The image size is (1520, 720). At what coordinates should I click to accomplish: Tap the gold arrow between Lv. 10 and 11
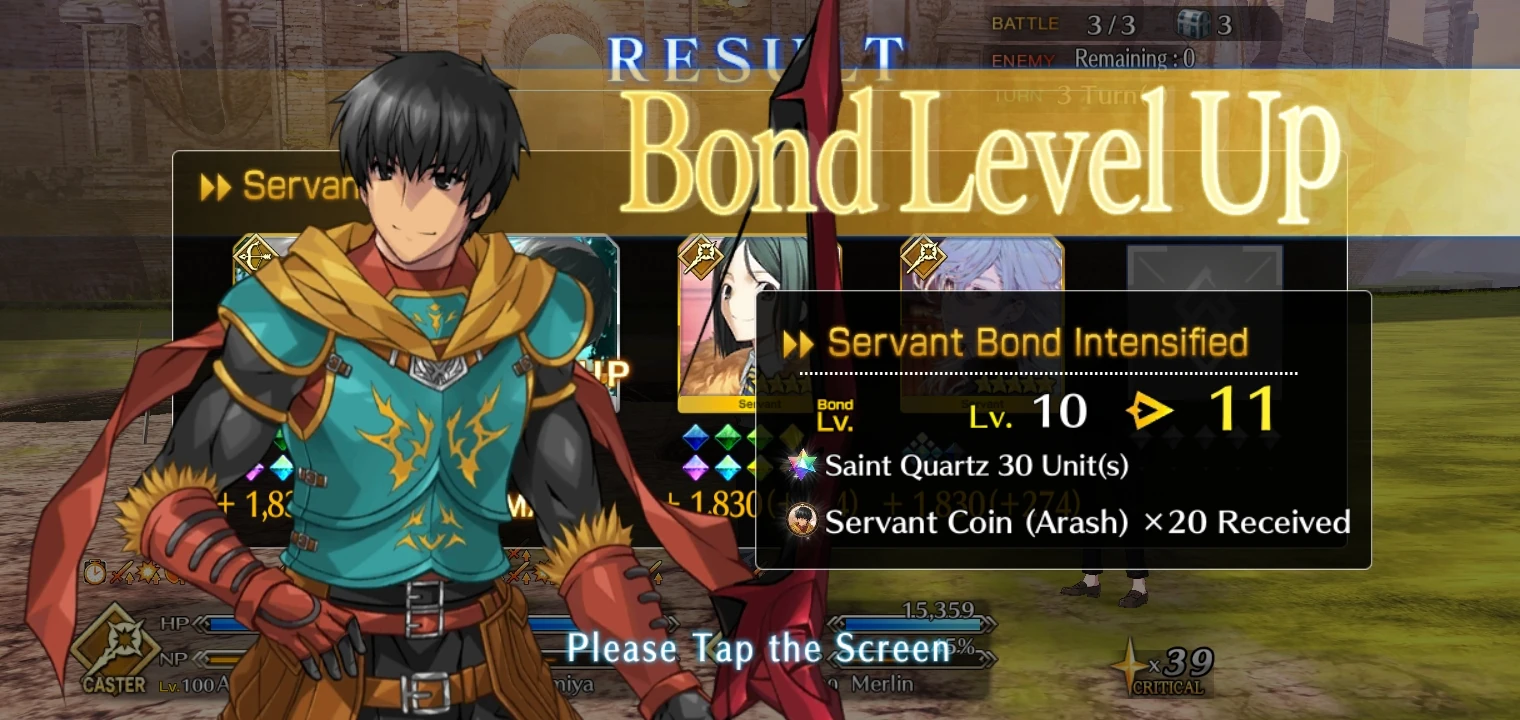point(1152,409)
